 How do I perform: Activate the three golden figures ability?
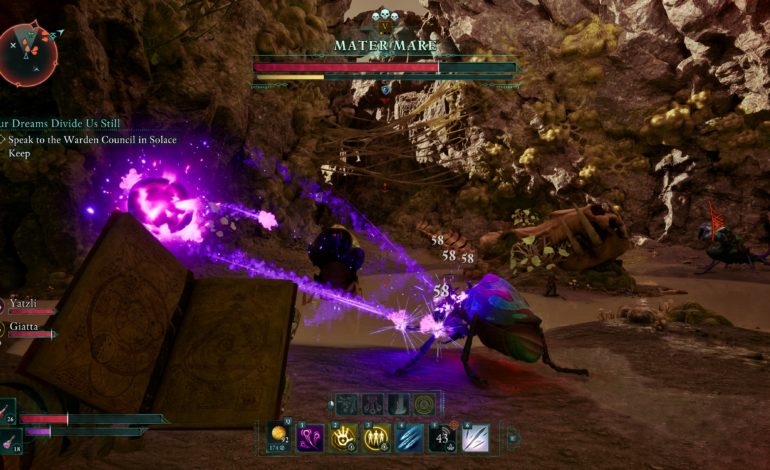pos(377,437)
